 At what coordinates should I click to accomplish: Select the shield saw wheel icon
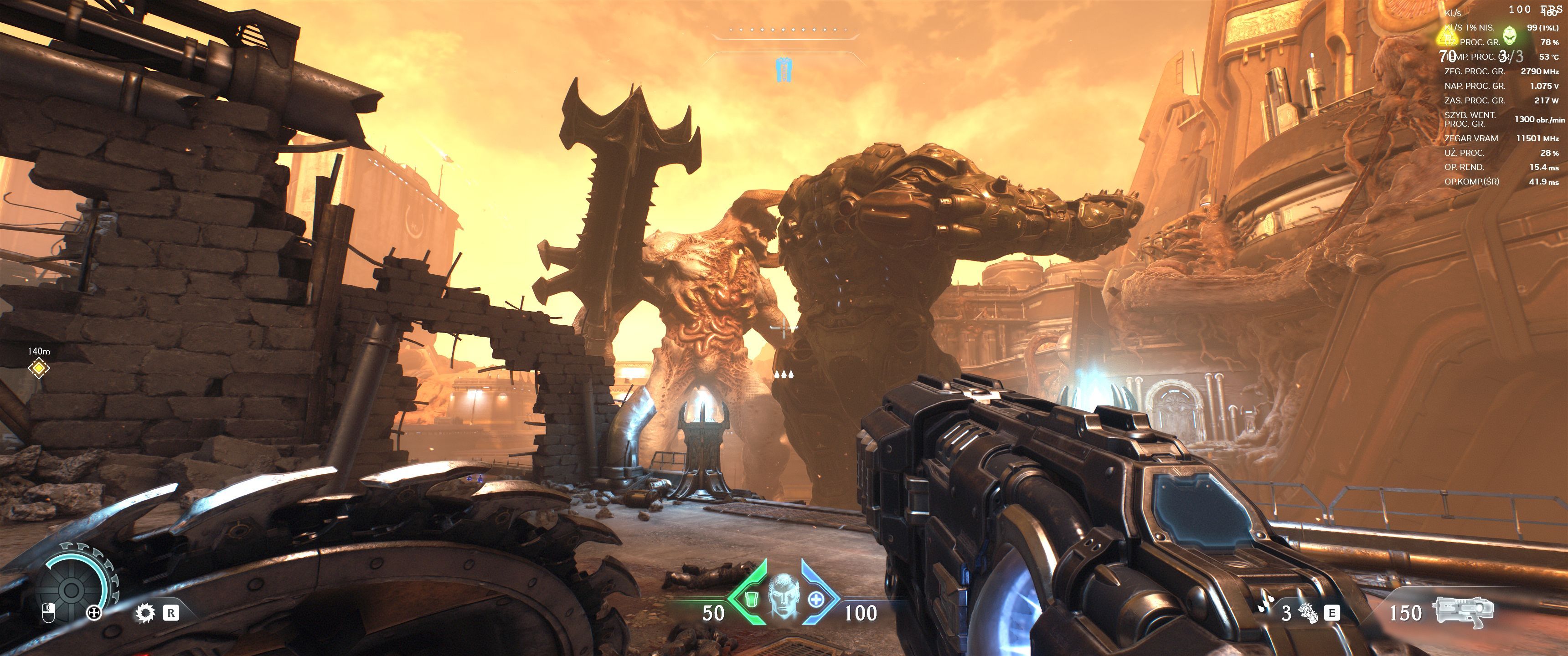click(71, 589)
